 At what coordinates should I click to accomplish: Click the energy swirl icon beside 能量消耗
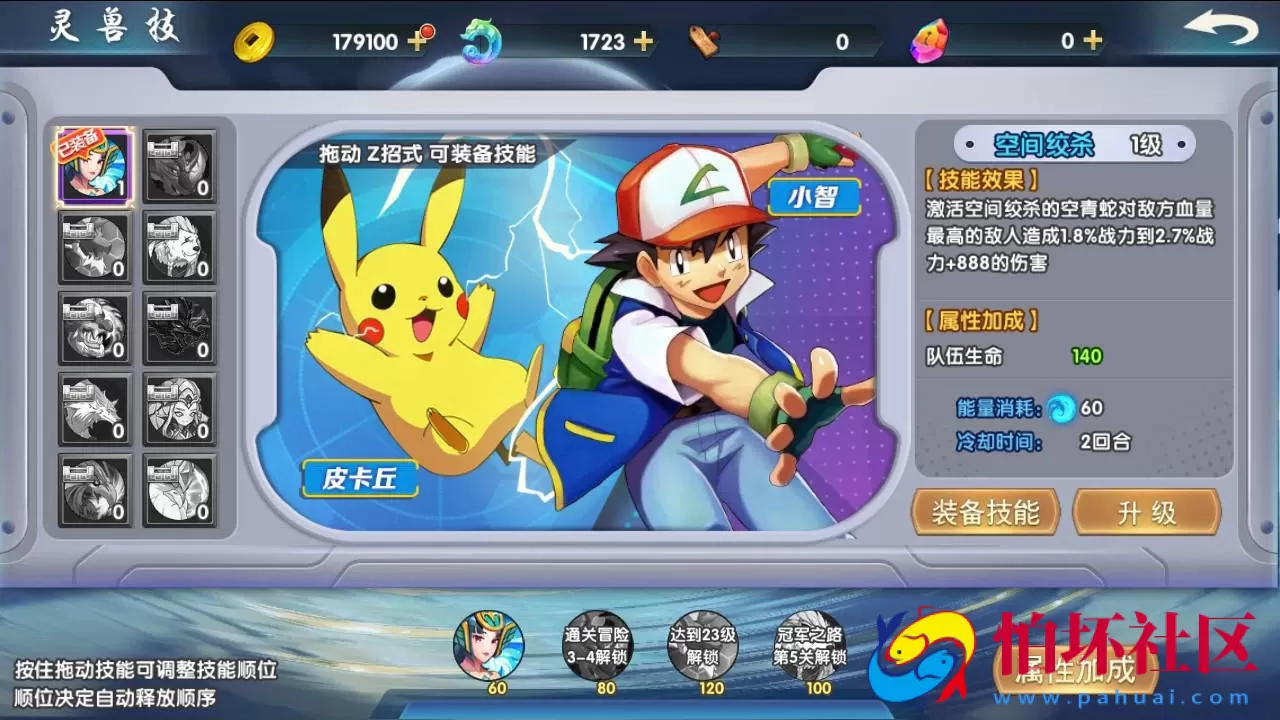(x=1057, y=408)
